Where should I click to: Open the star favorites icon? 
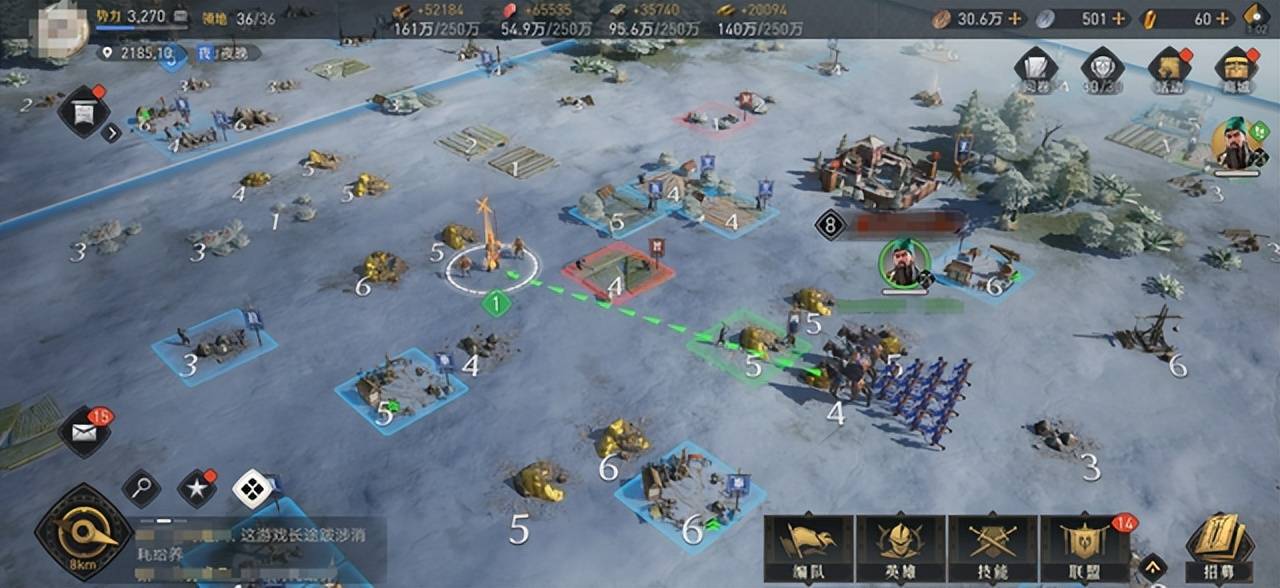tap(196, 489)
